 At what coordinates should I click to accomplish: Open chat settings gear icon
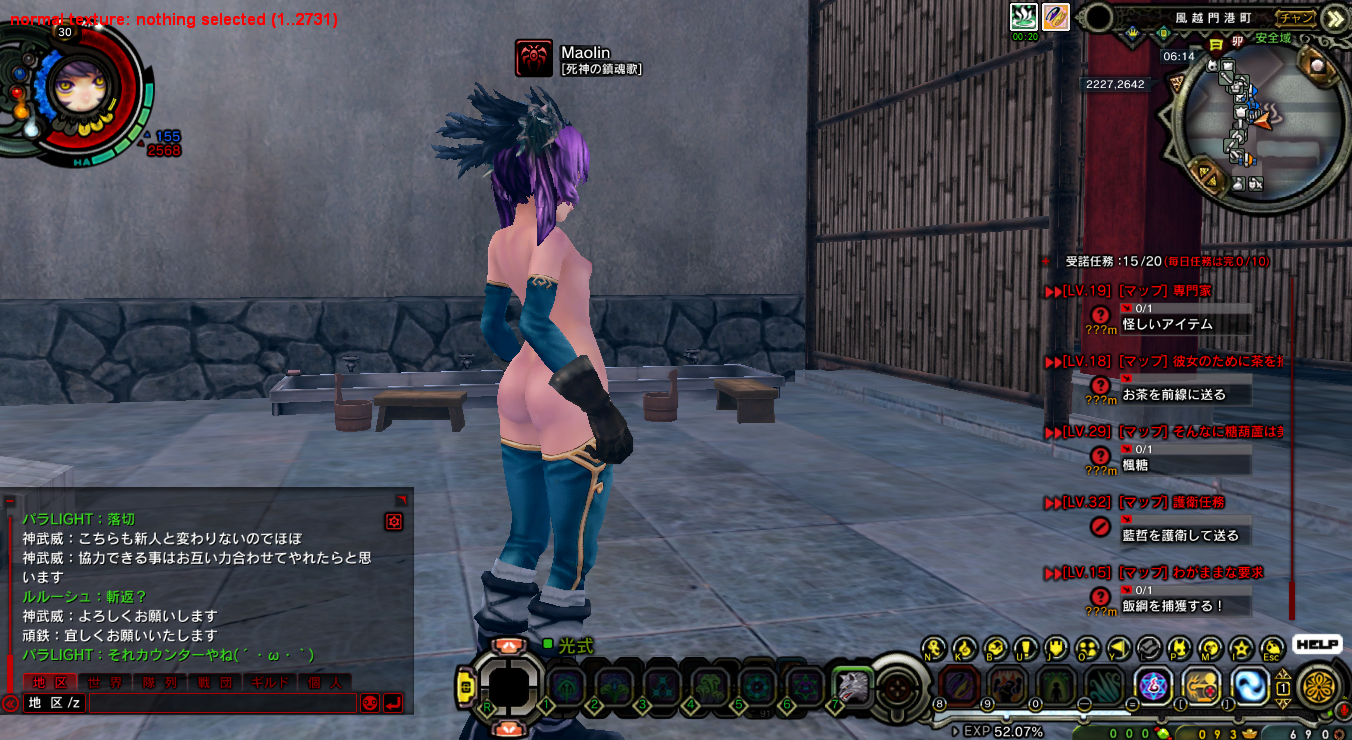394,521
